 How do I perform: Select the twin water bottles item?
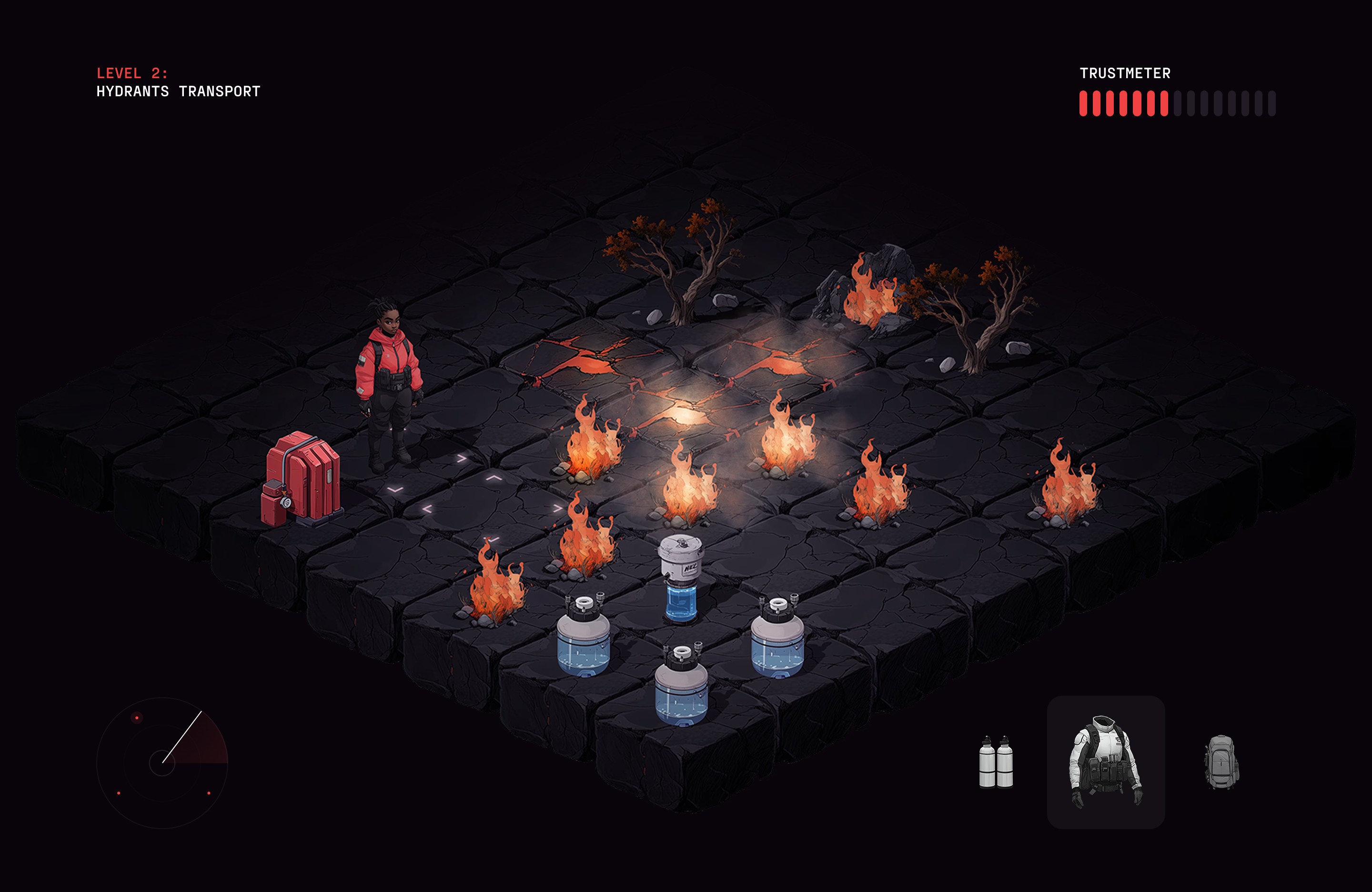[996, 762]
